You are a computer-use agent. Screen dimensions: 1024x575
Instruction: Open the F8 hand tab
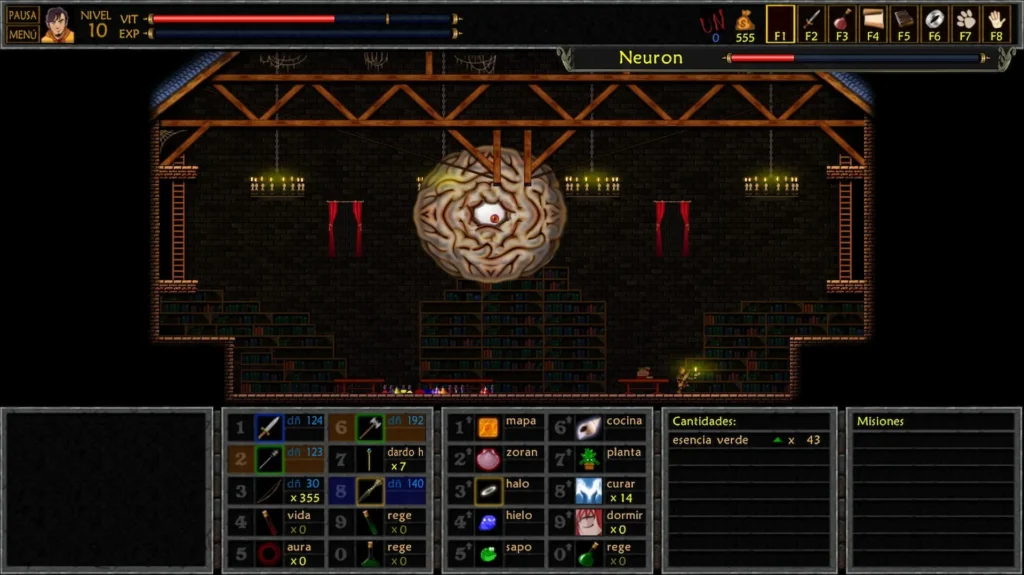(x=996, y=24)
